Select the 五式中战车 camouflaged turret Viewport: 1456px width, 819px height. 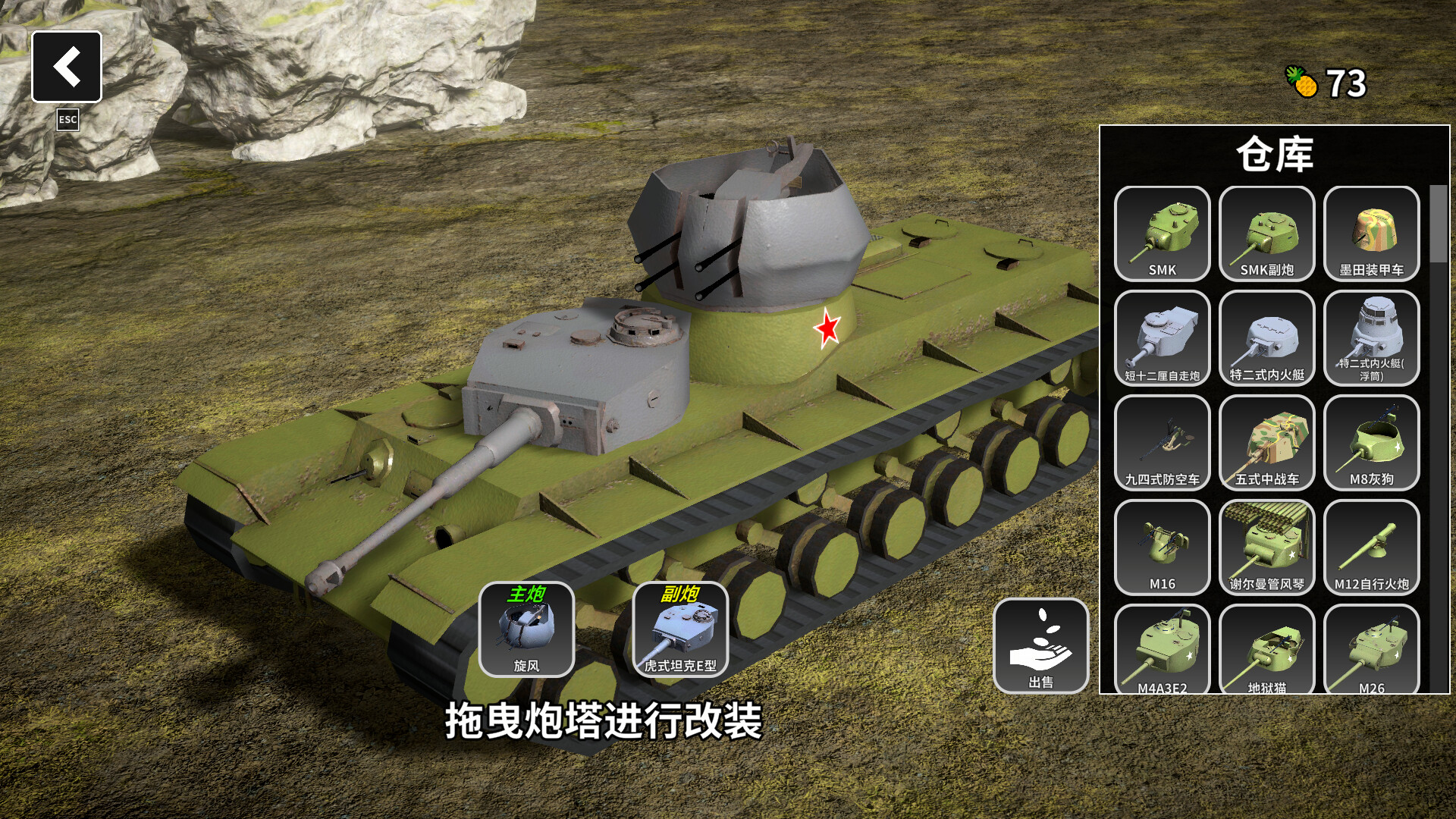(x=1266, y=444)
